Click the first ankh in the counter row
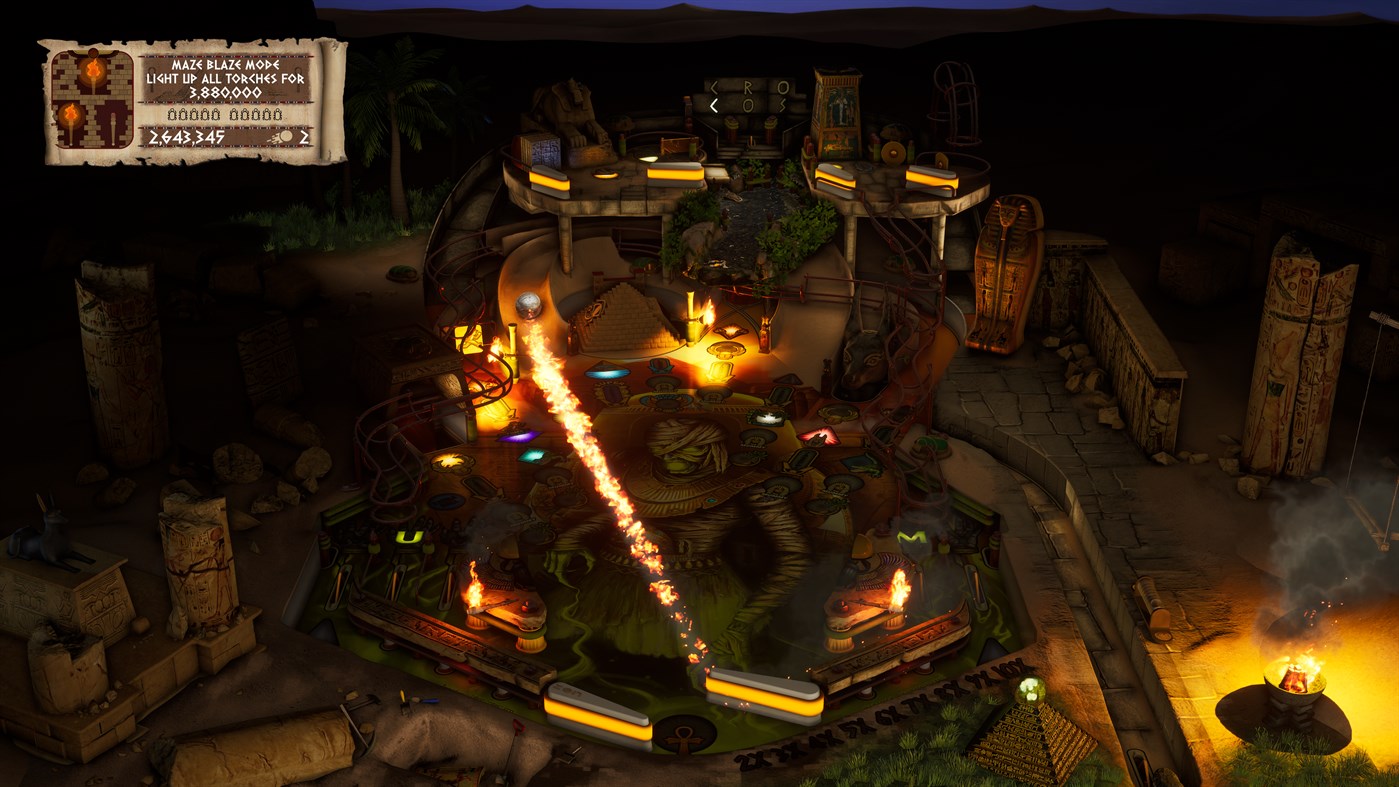The height and width of the screenshot is (787, 1399). (x=172, y=114)
